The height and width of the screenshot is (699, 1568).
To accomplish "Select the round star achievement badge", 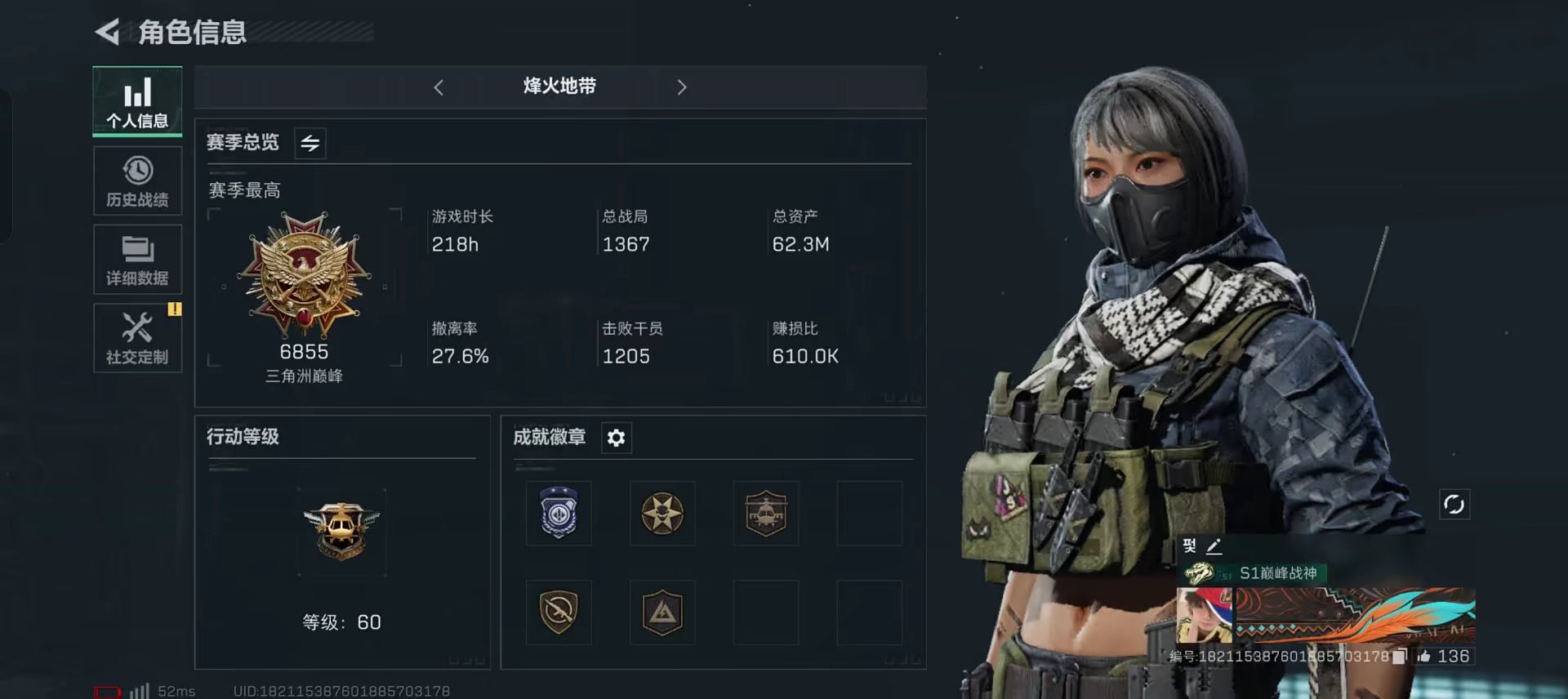I will click(662, 514).
